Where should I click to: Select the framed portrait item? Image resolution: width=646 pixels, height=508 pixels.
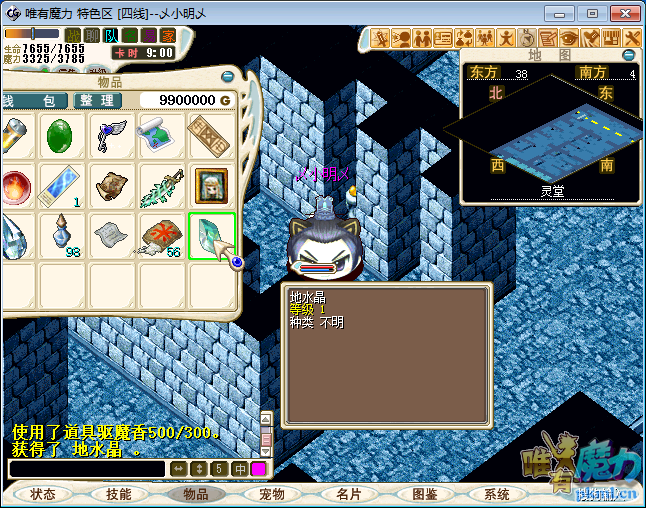pyautogui.click(x=211, y=185)
